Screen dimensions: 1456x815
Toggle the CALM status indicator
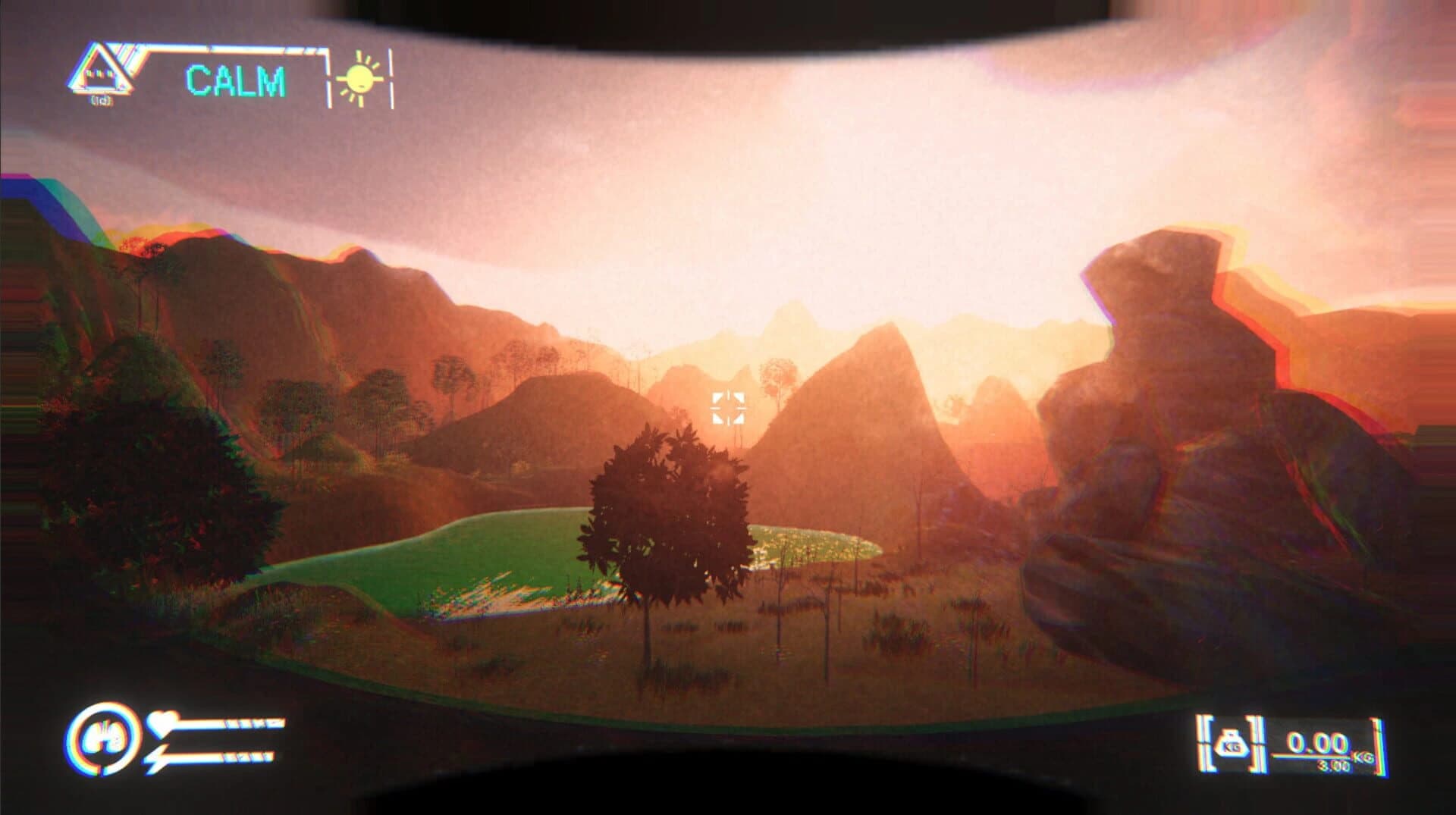[237, 80]
